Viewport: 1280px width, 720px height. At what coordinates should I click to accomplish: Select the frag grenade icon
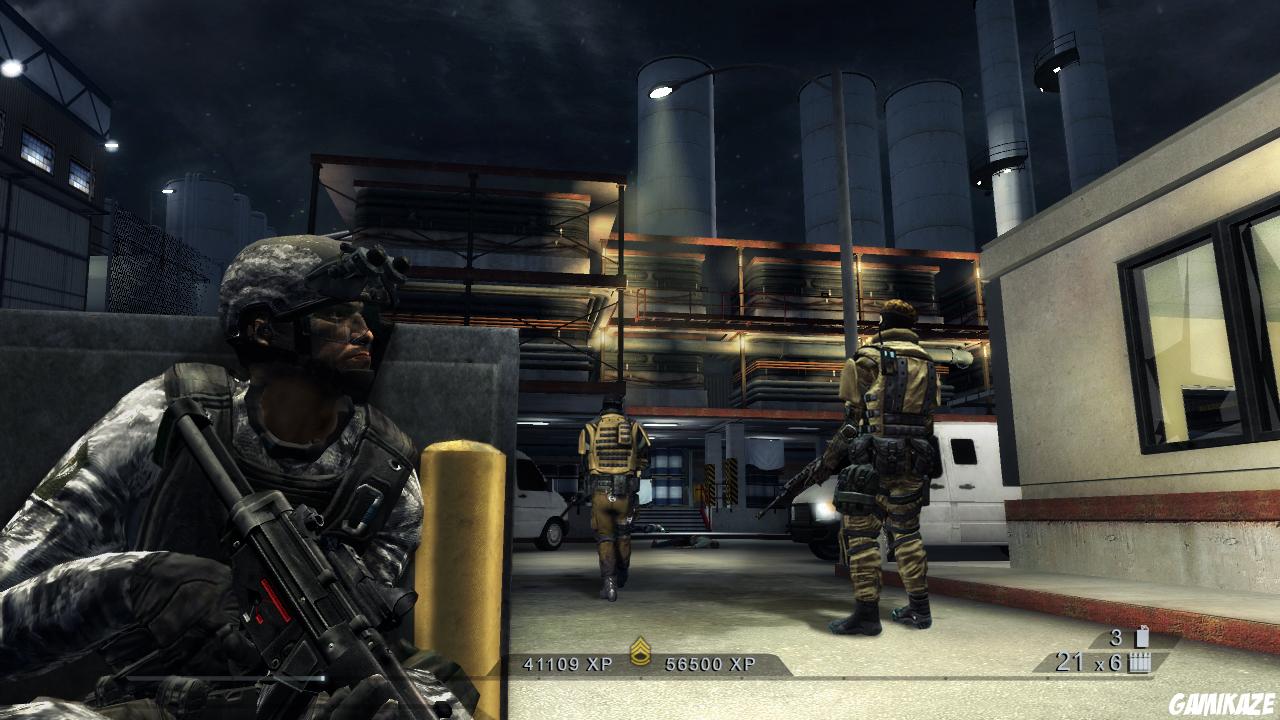click(x=1141, y=636)
